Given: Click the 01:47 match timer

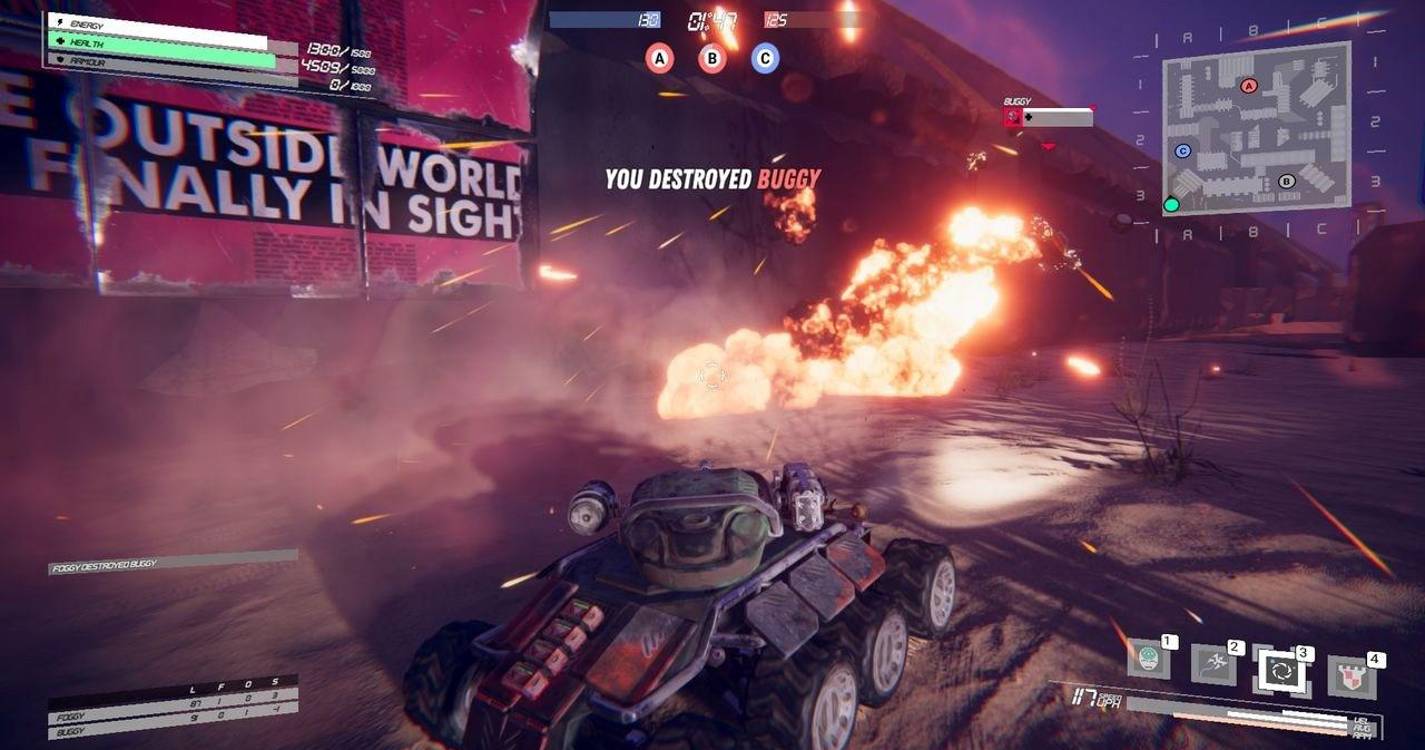Looking at the screenshot, I should (x=711, y=22).
